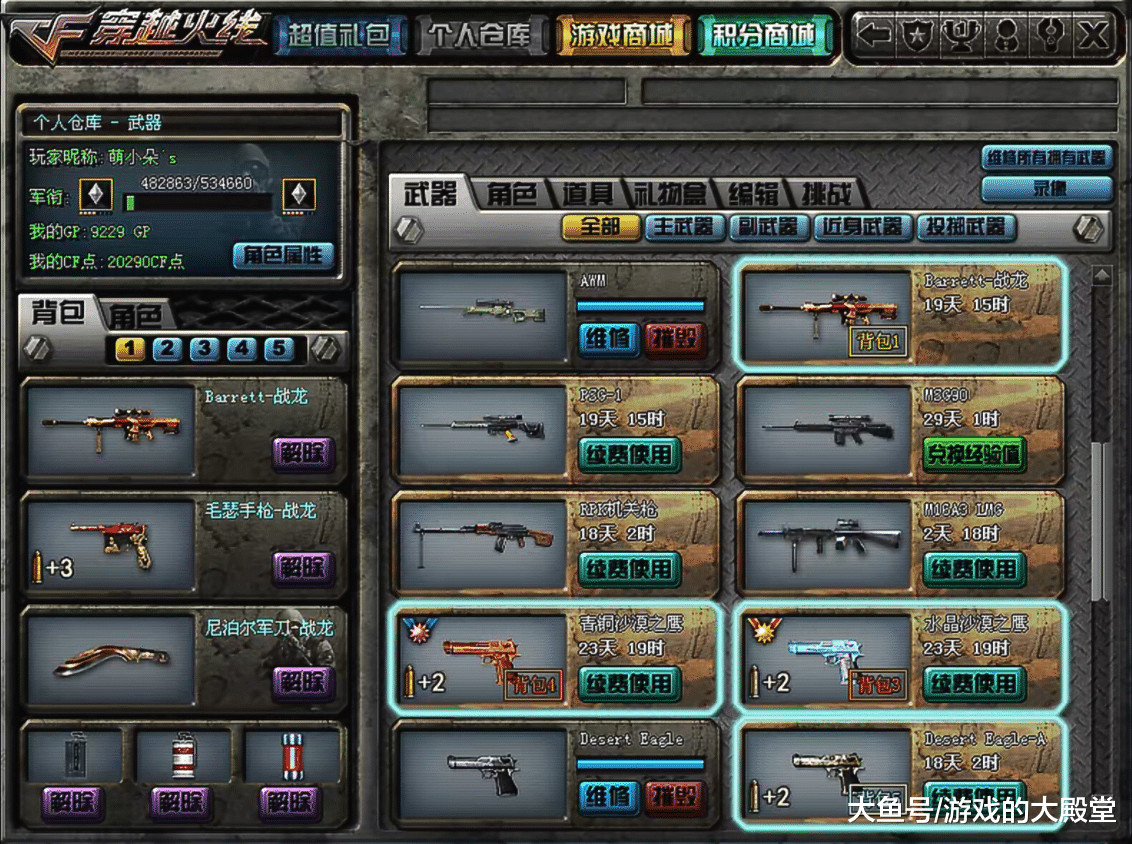1132x844 pixels.
Task: Open 角色属性 character attributes
Action: (x=283, y=255)
